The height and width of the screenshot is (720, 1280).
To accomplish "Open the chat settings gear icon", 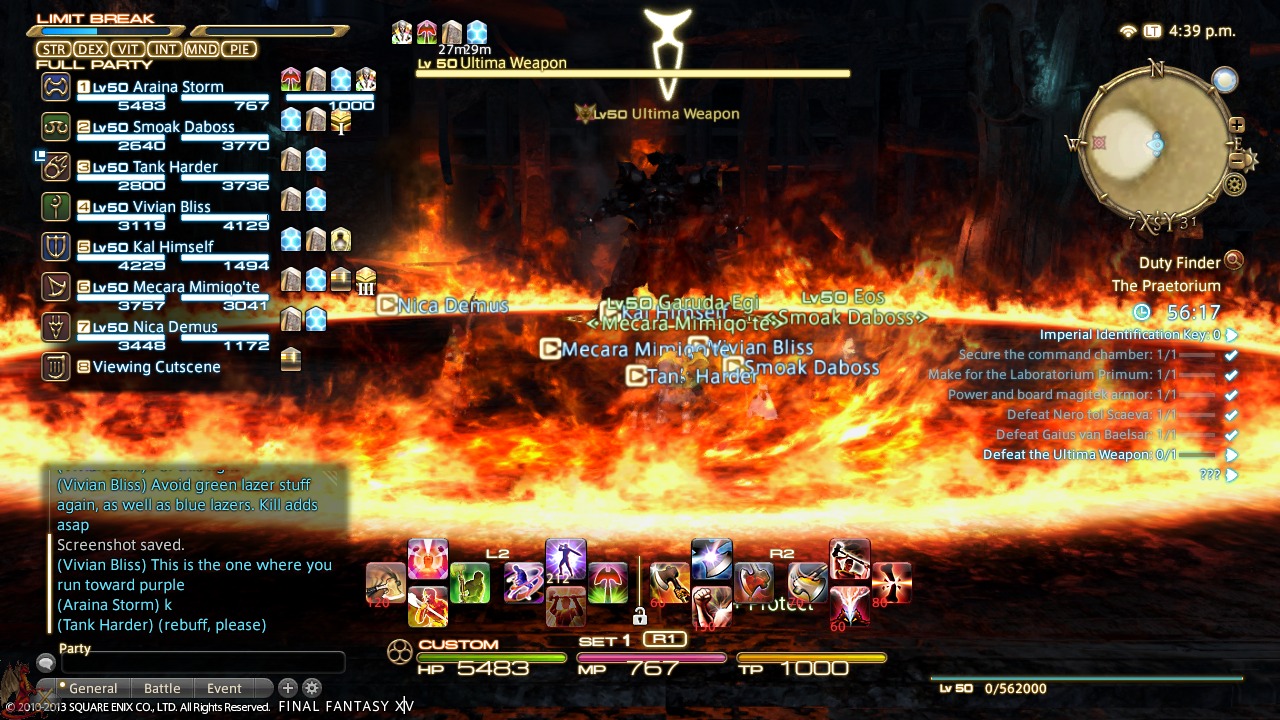I will point(312,688).
